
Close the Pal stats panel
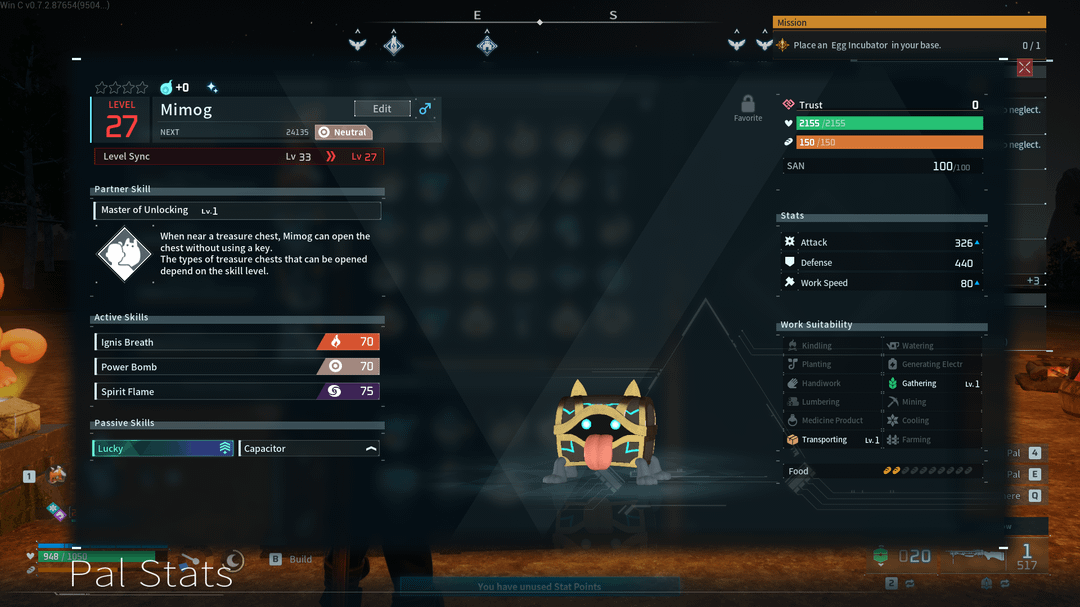point(1024,68)
